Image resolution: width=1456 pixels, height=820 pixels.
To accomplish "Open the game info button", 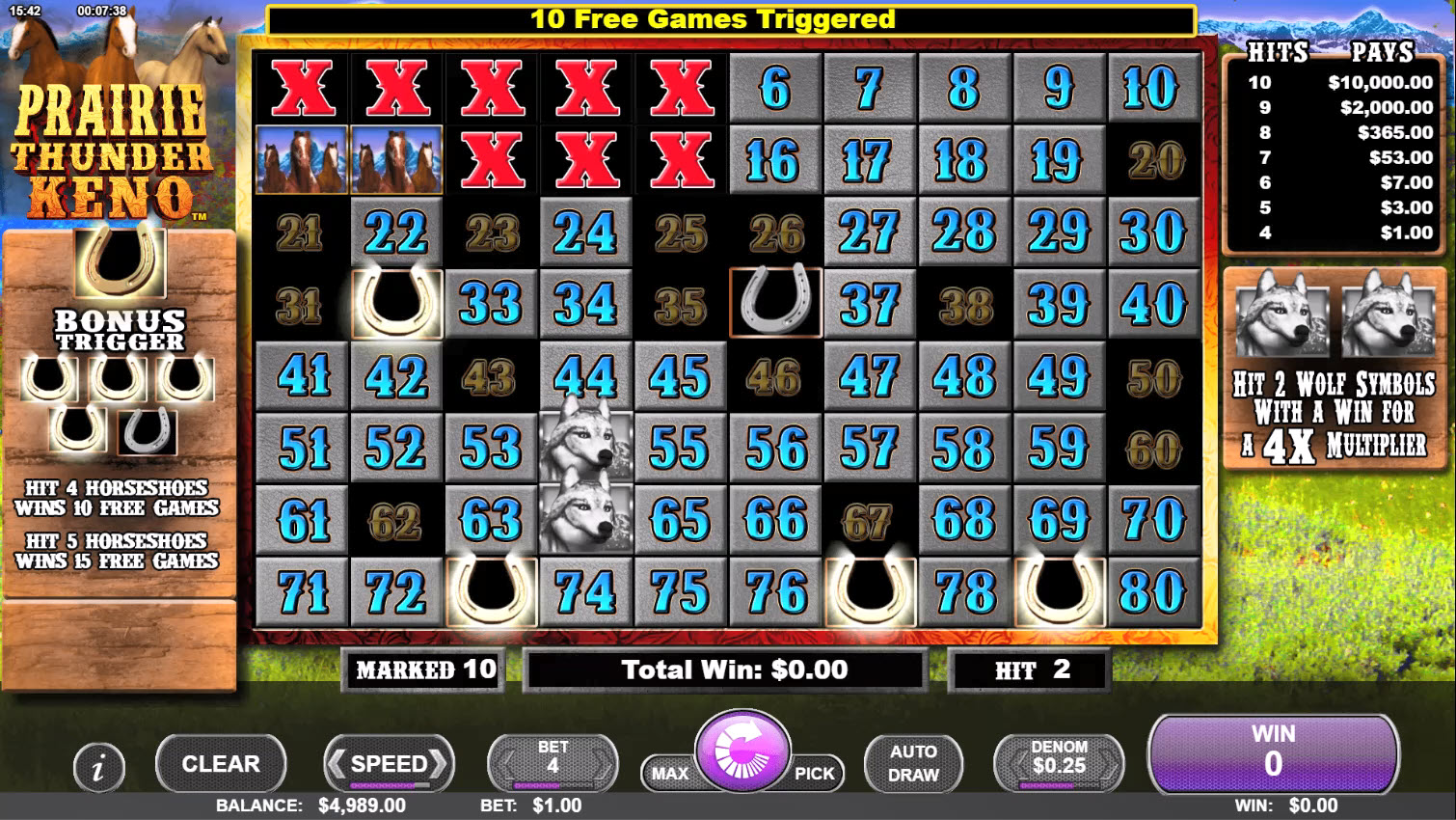I will coord(98,768).
